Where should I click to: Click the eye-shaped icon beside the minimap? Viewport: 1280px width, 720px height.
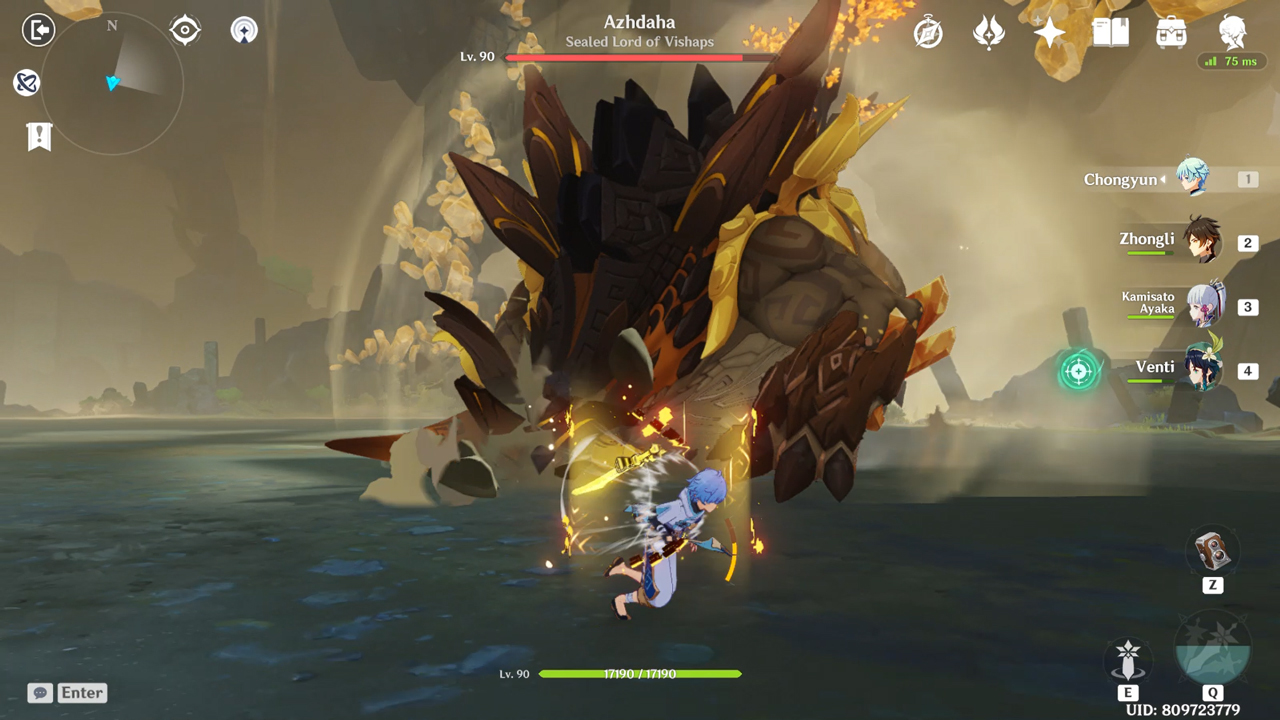185,30
